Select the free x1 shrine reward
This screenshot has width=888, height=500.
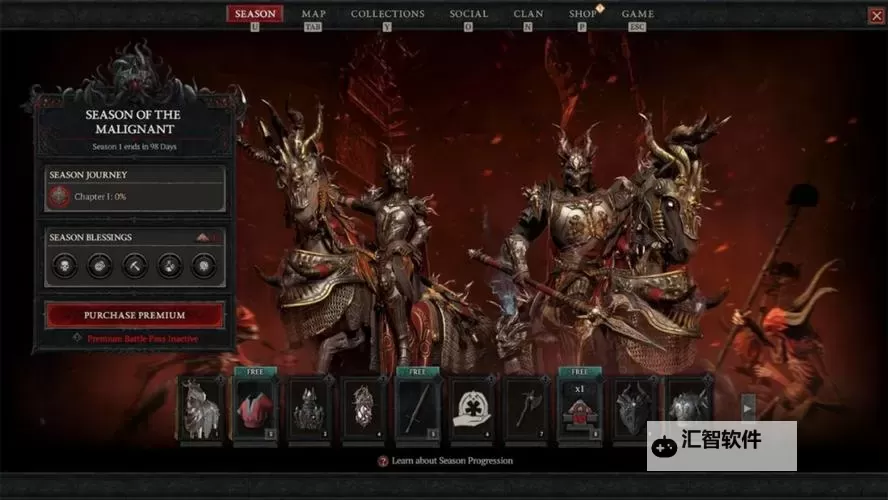(579, 409)
